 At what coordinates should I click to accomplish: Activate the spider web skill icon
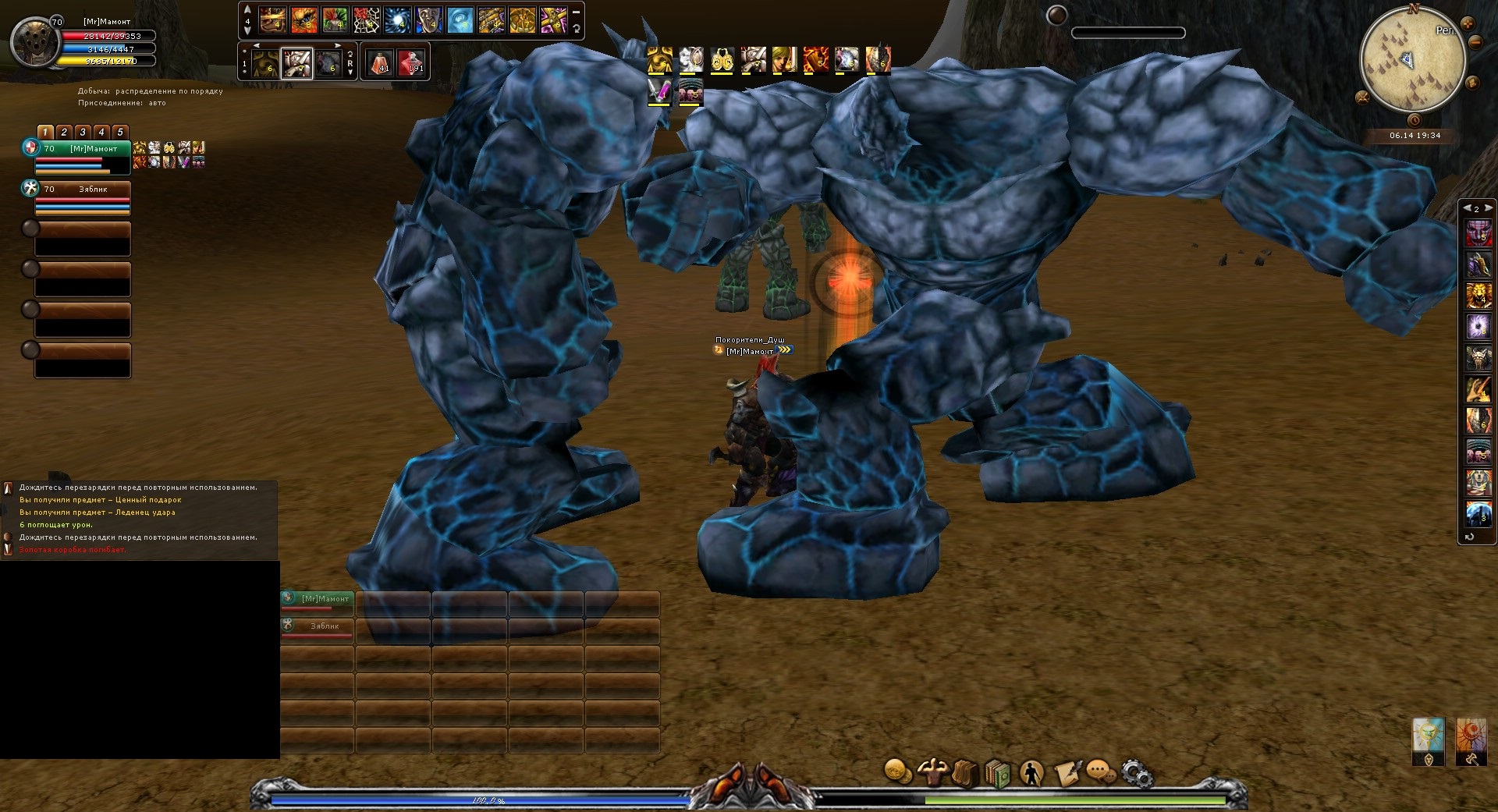click(x=366, y=20)
